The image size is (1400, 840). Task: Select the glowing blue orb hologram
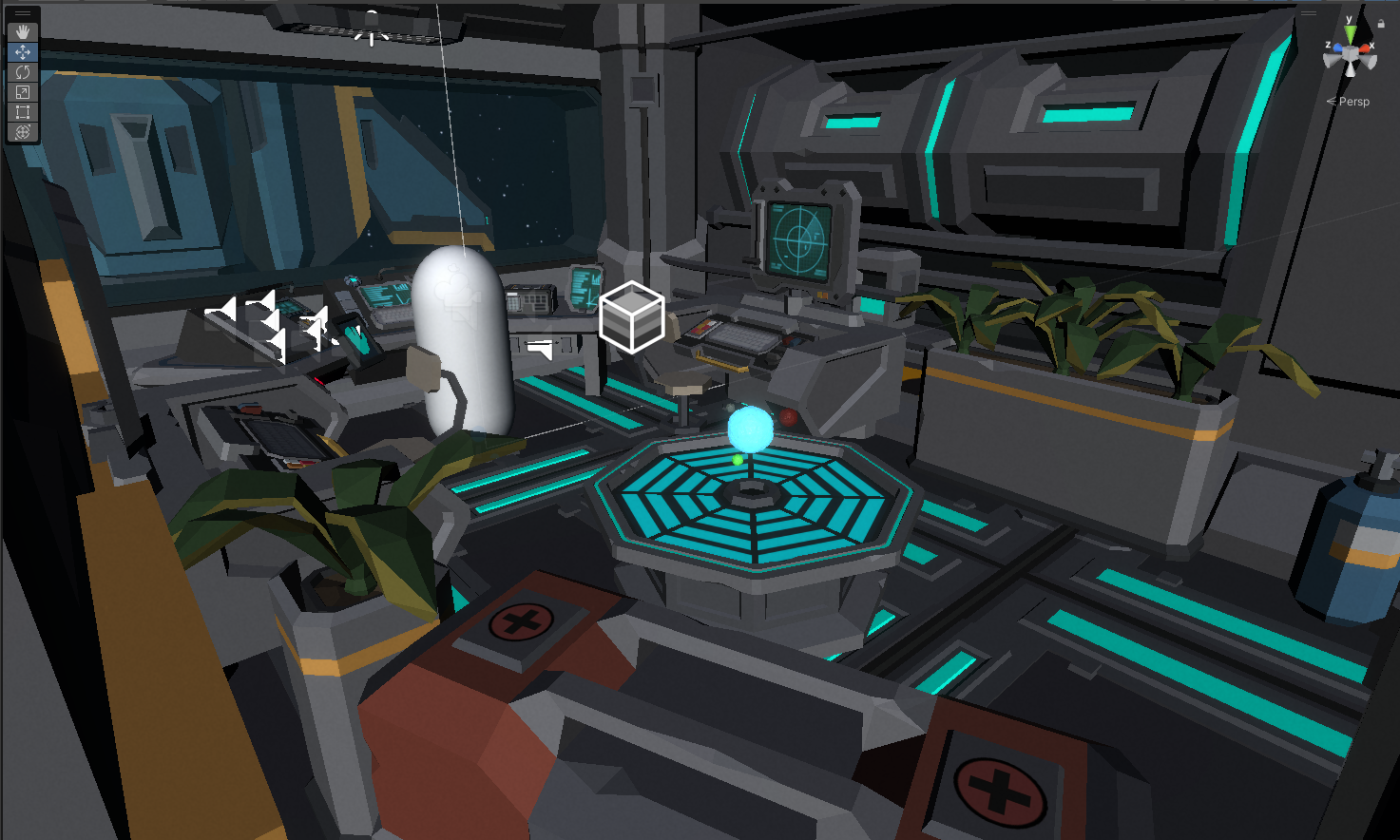(751, 430)
